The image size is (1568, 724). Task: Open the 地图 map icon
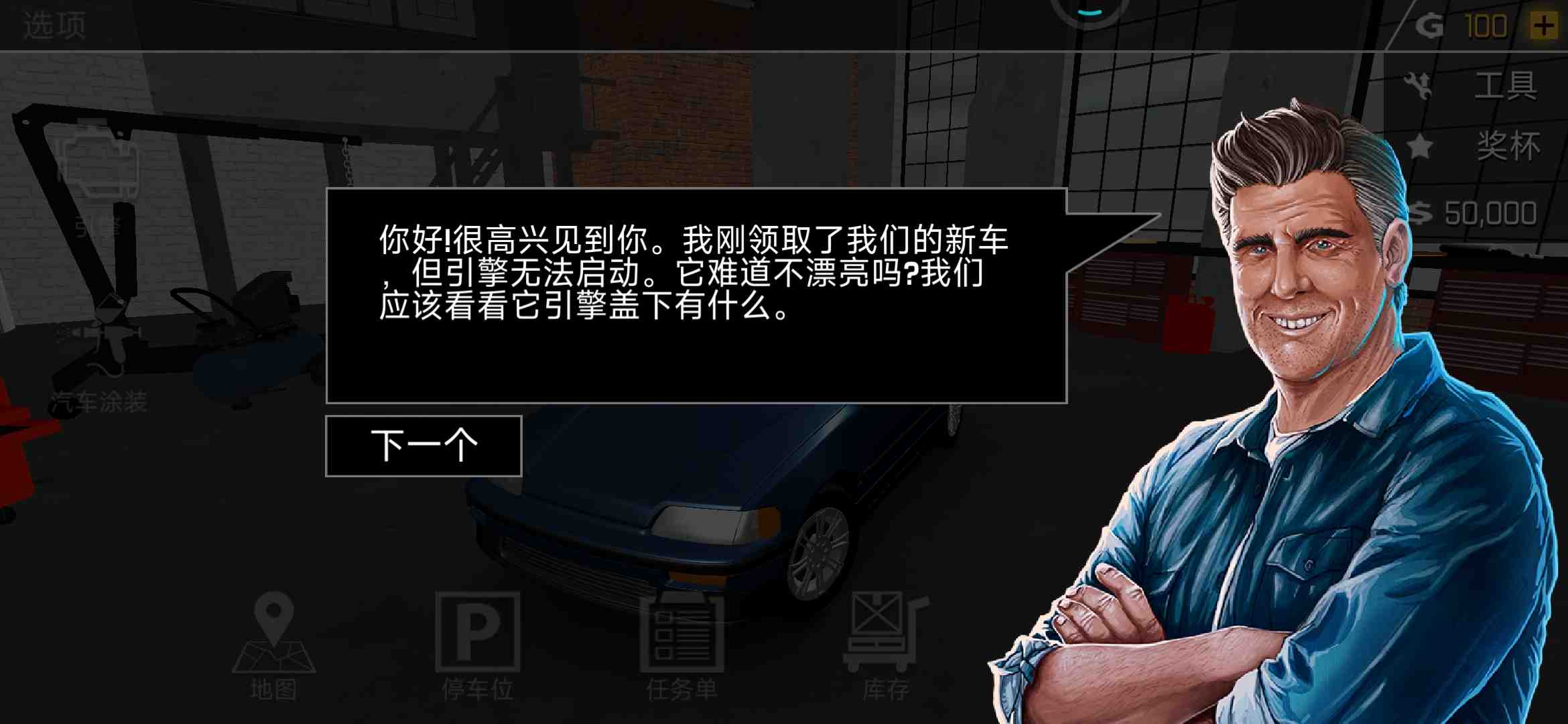tap(275, 640)
